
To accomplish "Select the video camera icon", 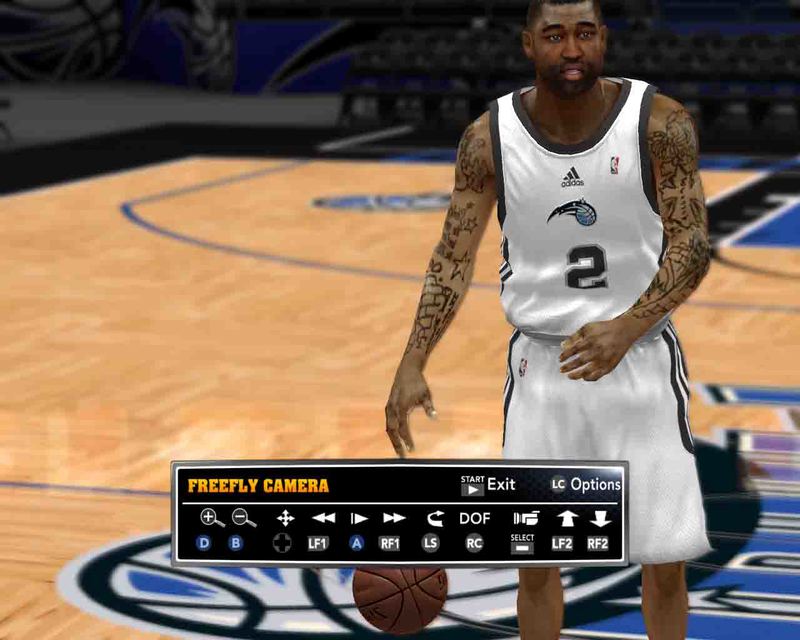I will pyautogui.click(x=525, y=518).
